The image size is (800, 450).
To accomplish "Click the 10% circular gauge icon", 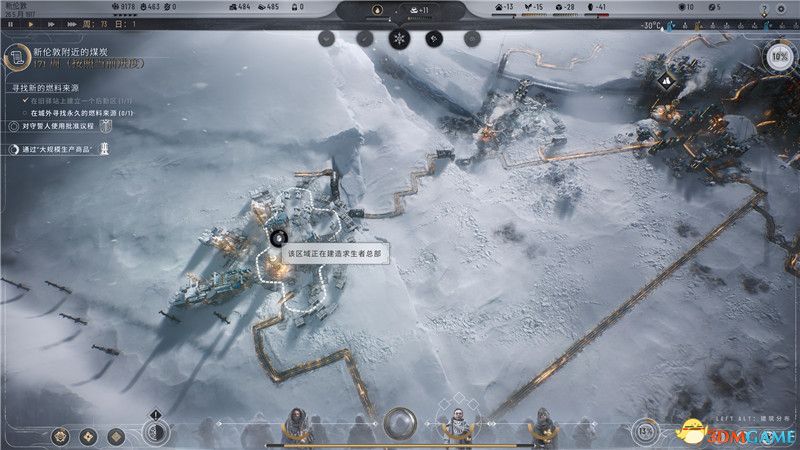I will tap(779, 55).
